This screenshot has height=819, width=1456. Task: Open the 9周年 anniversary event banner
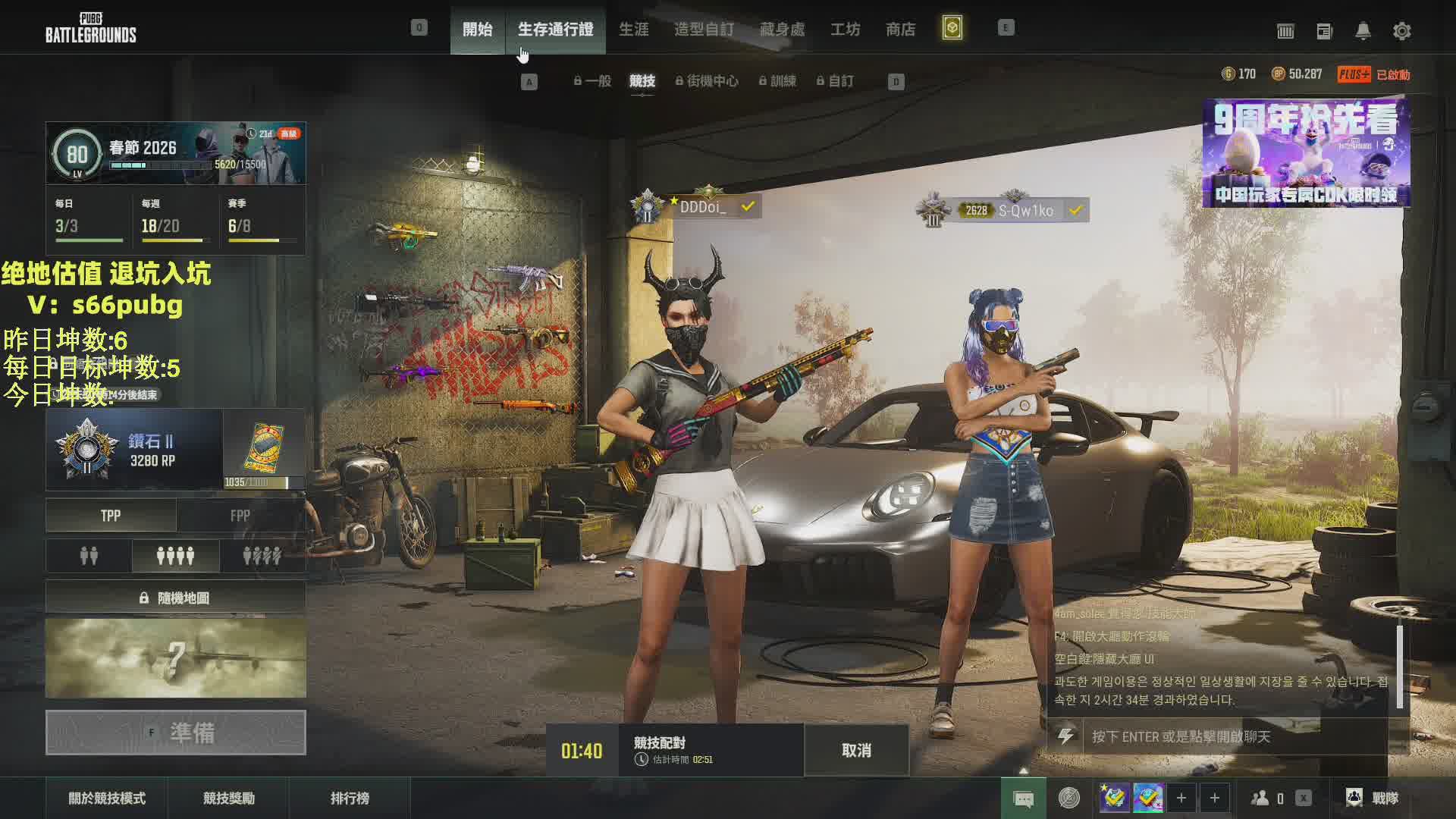(x=1306, y=153)
